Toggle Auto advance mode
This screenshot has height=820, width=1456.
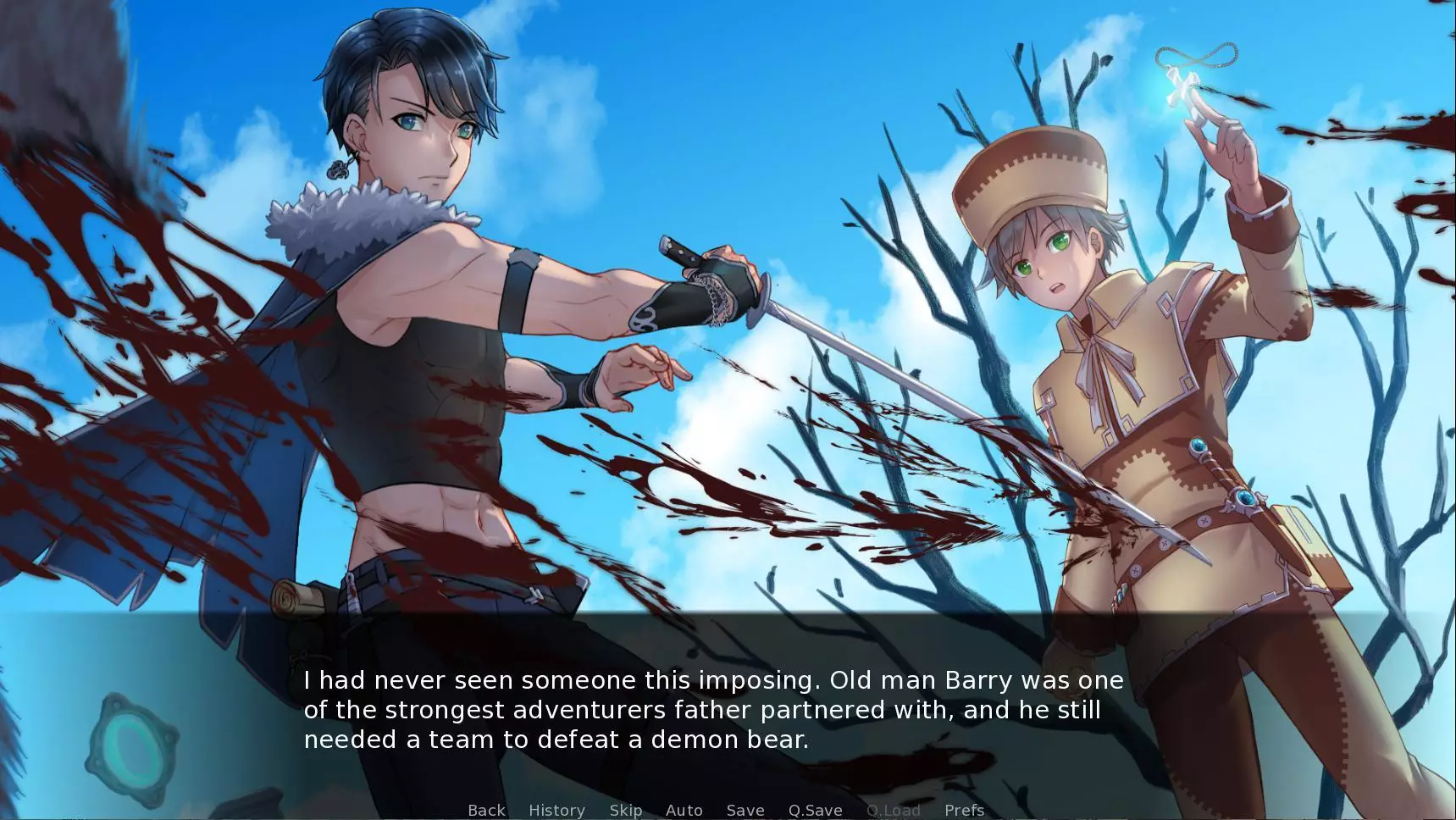684,810
